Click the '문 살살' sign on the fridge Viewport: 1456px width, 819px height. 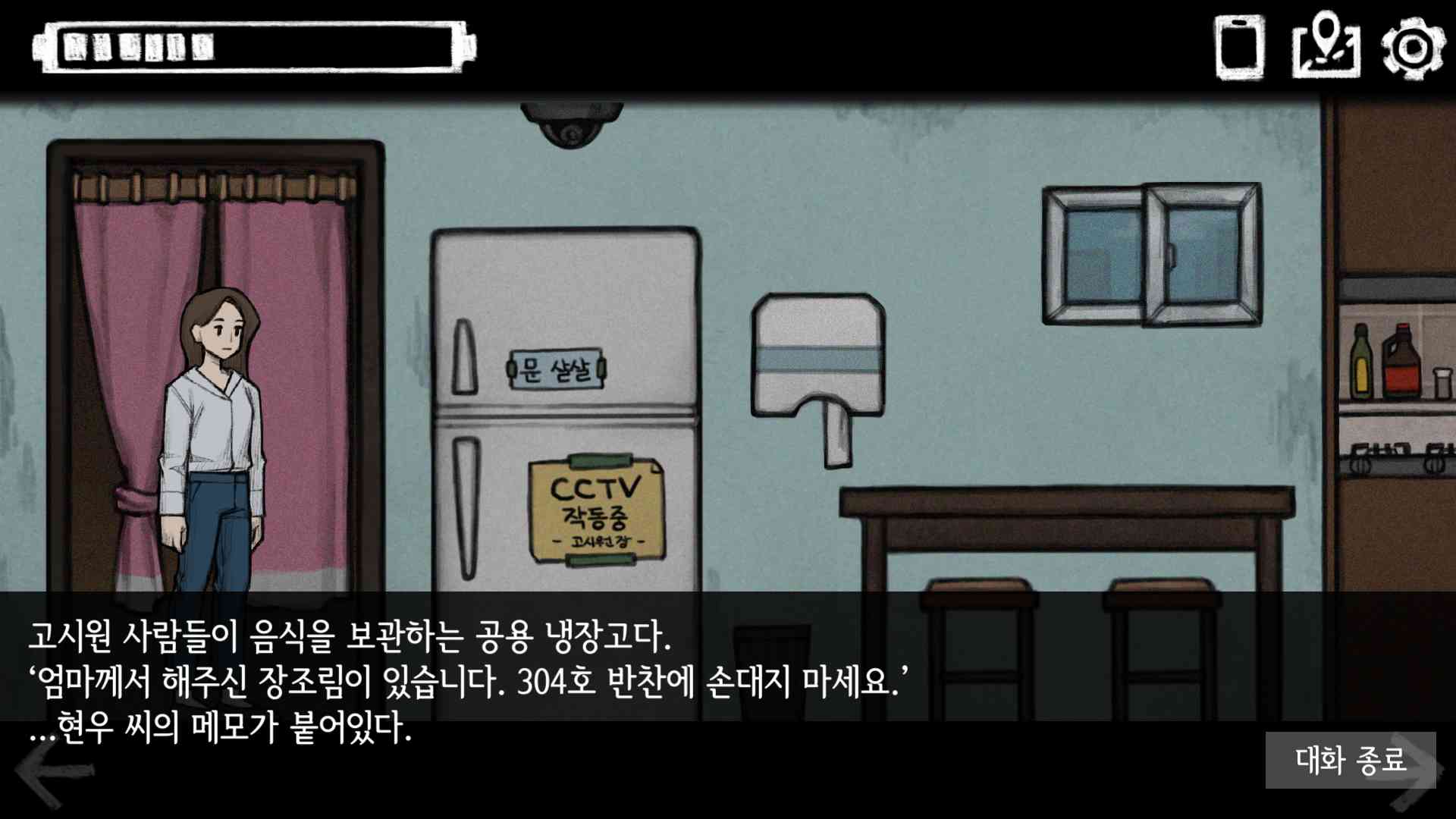coord(558,369)
